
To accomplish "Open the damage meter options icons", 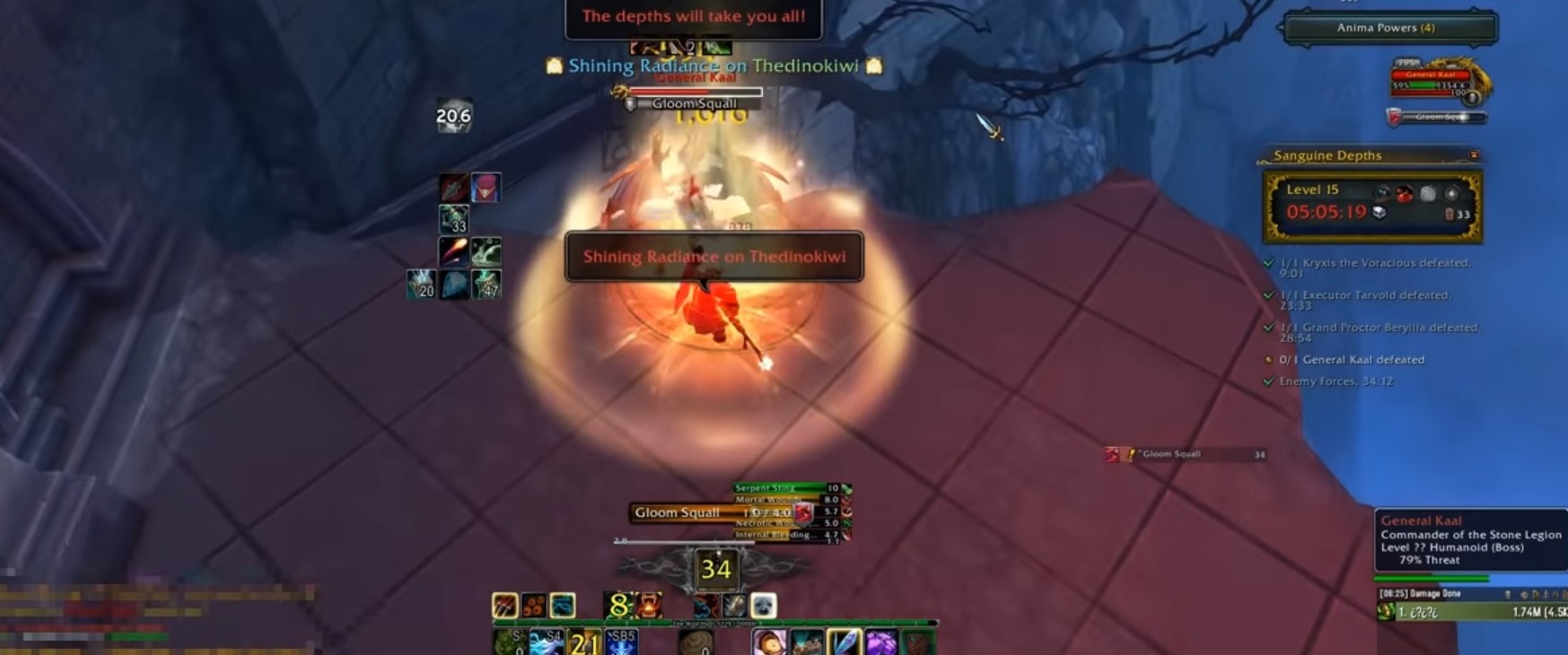I will click(x=1526, y=594).
